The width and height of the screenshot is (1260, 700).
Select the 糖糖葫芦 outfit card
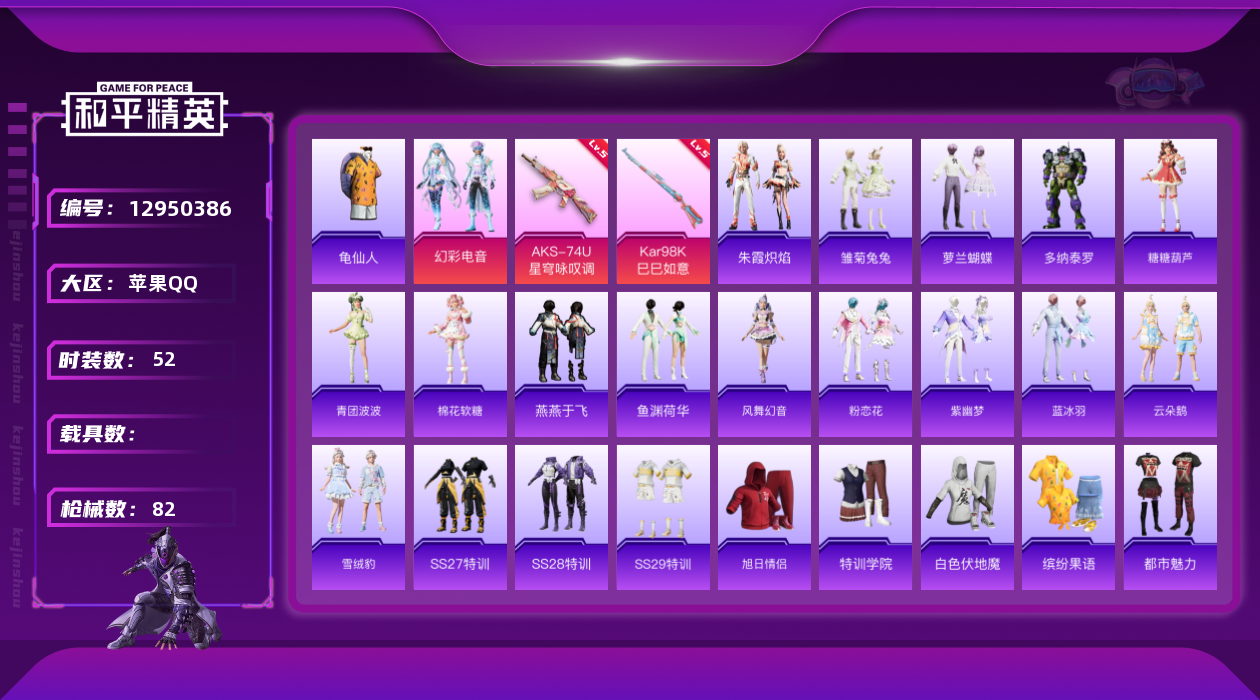[x=1170, y=210]
